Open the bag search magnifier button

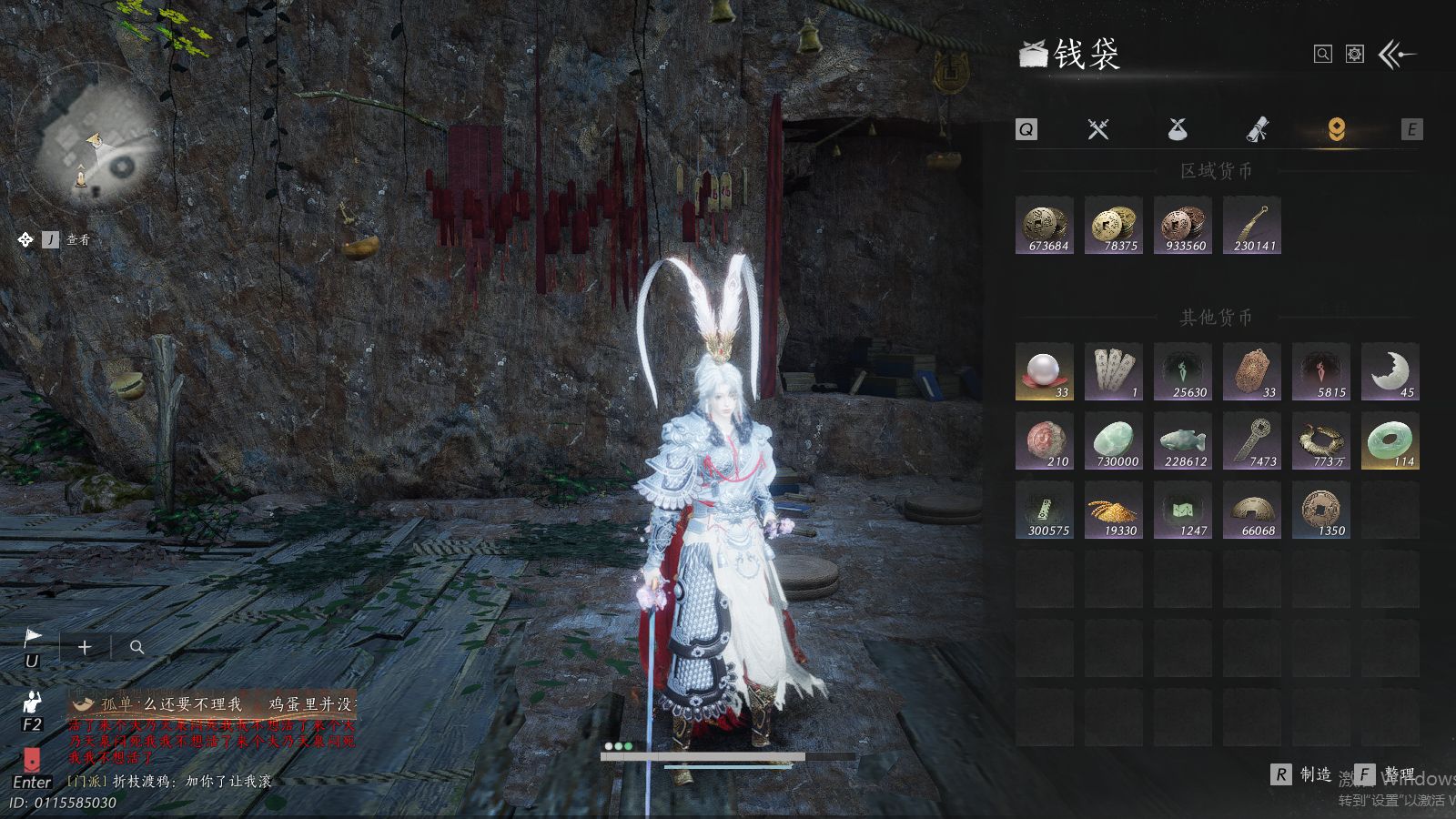[1323, 55]
